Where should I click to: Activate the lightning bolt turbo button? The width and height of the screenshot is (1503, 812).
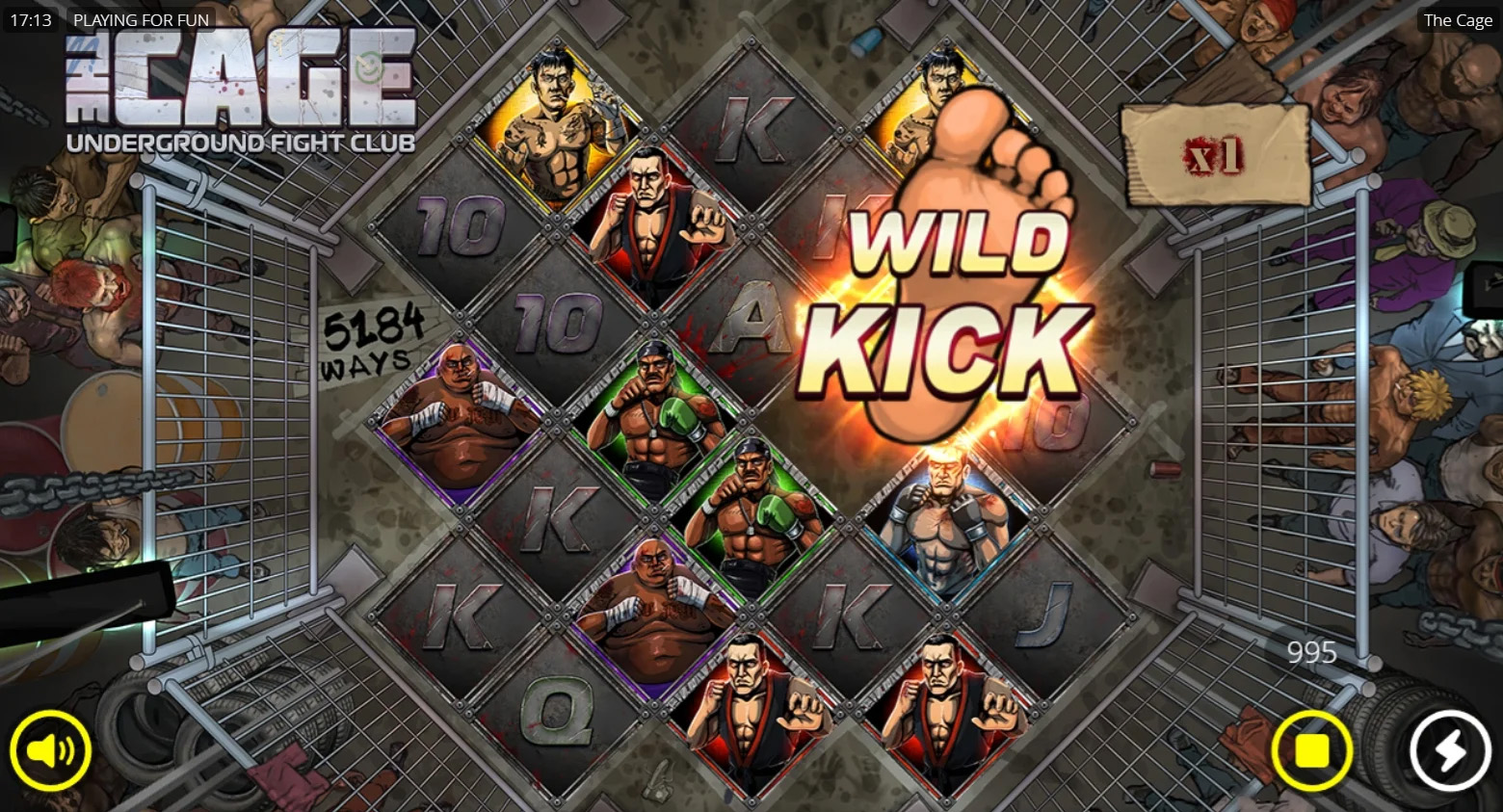pos(1450,750)
